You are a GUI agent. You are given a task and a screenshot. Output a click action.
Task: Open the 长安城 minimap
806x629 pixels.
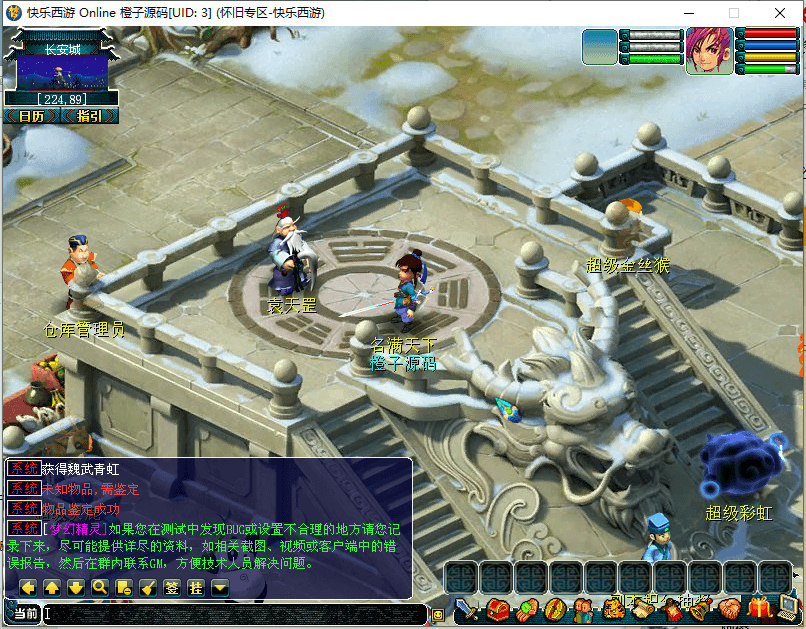click(62, 74)
